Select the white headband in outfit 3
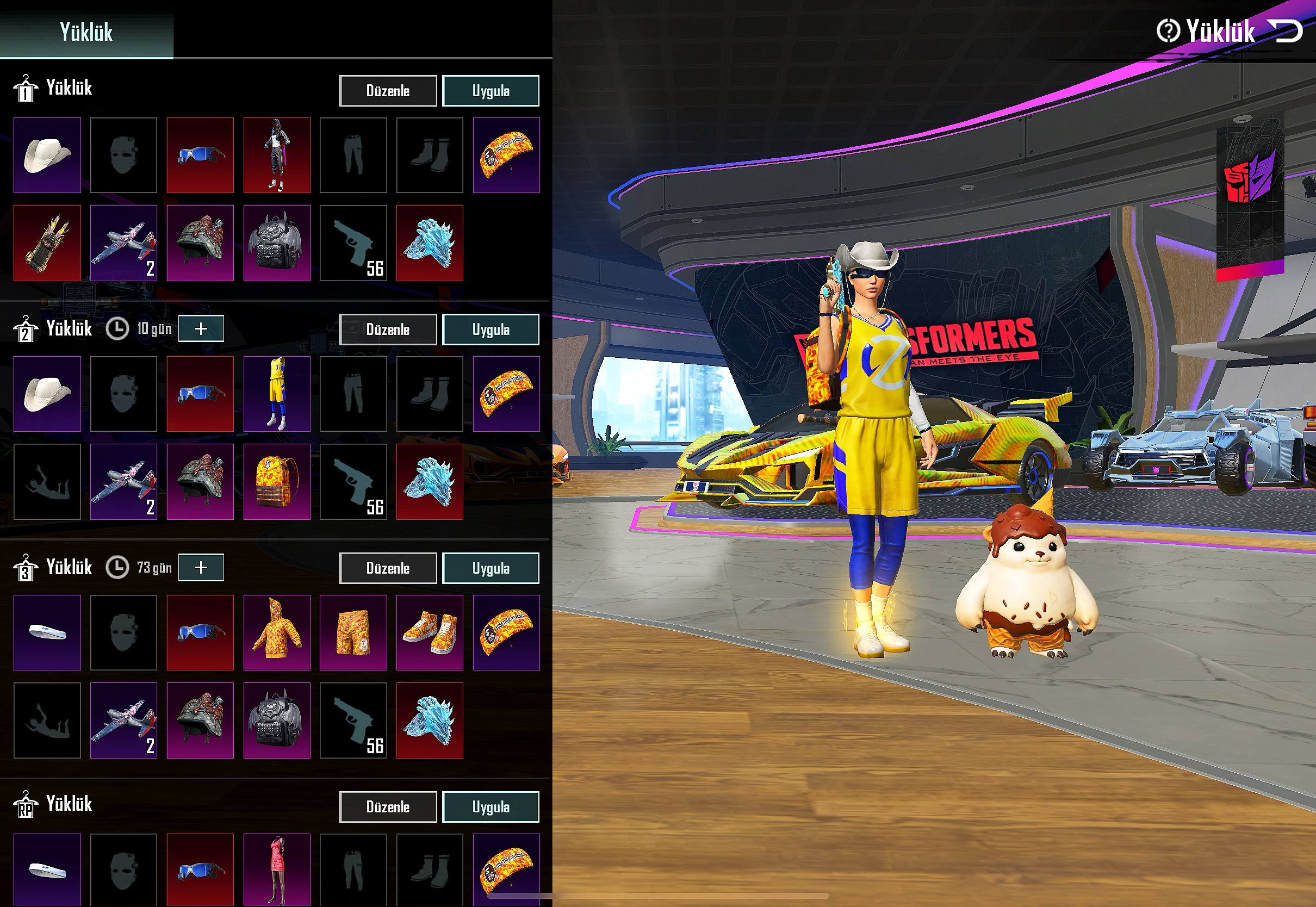The height and width of the screenshot is (907, 1316). tap(47, 632)
